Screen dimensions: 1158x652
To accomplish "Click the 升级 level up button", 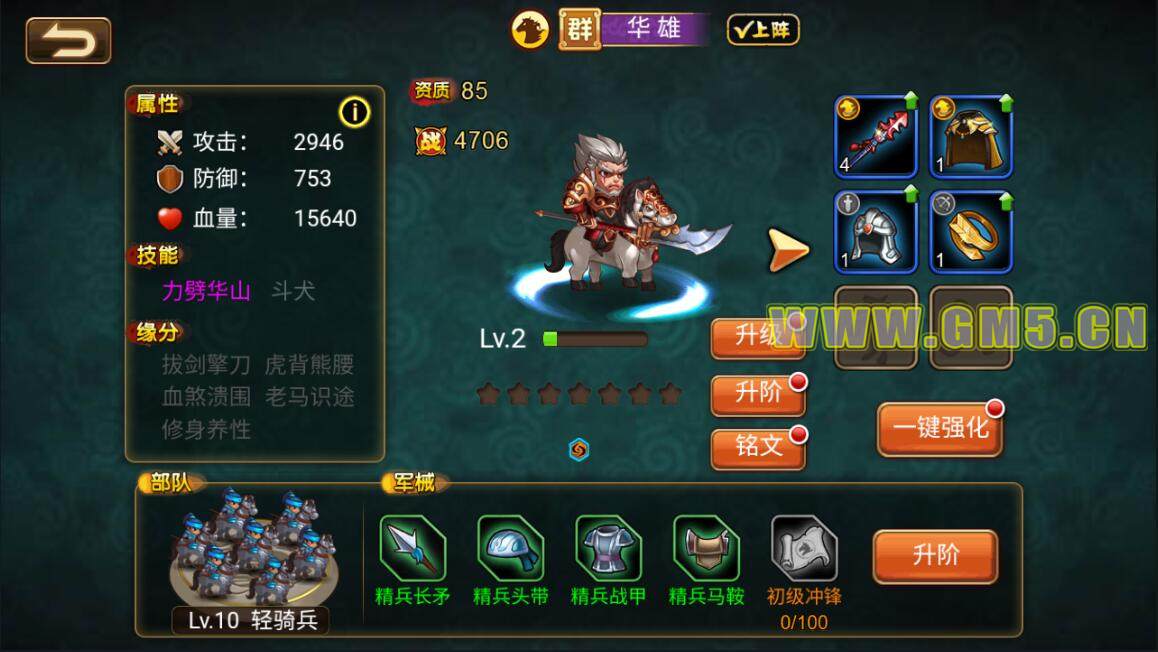I will tap(757, 337).
